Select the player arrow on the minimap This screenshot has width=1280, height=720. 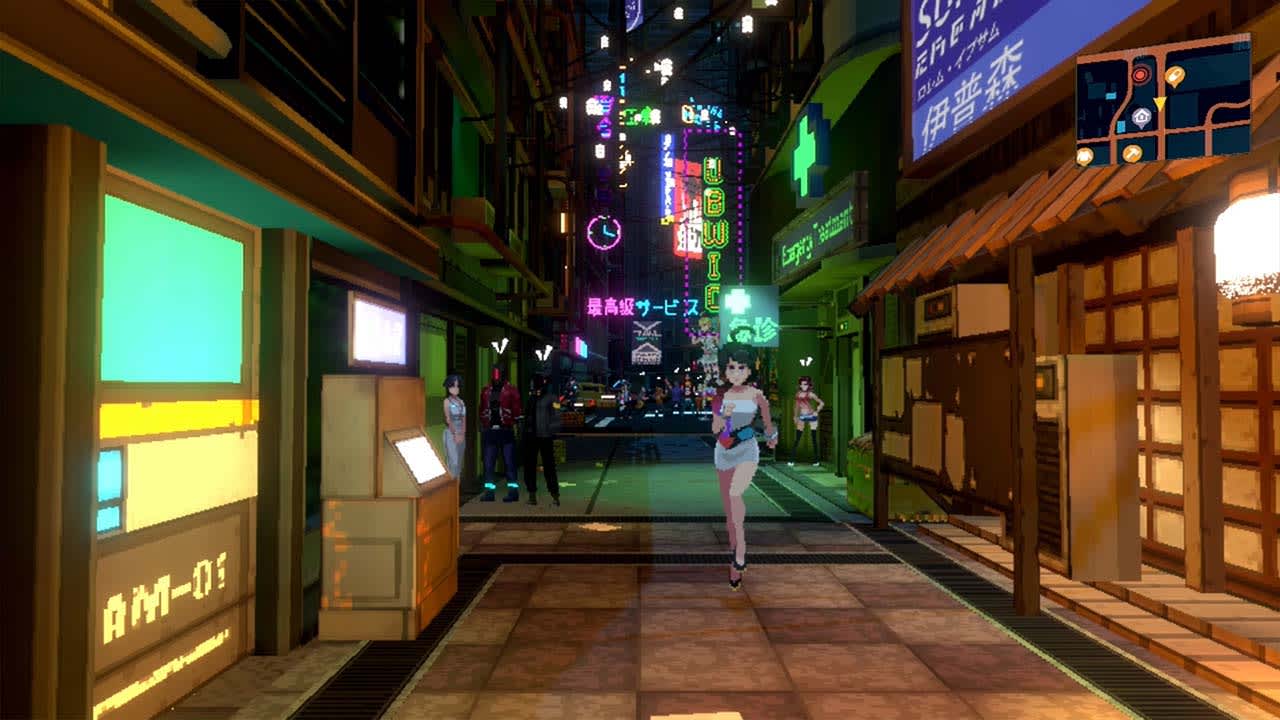click(x=1160, y=103)
